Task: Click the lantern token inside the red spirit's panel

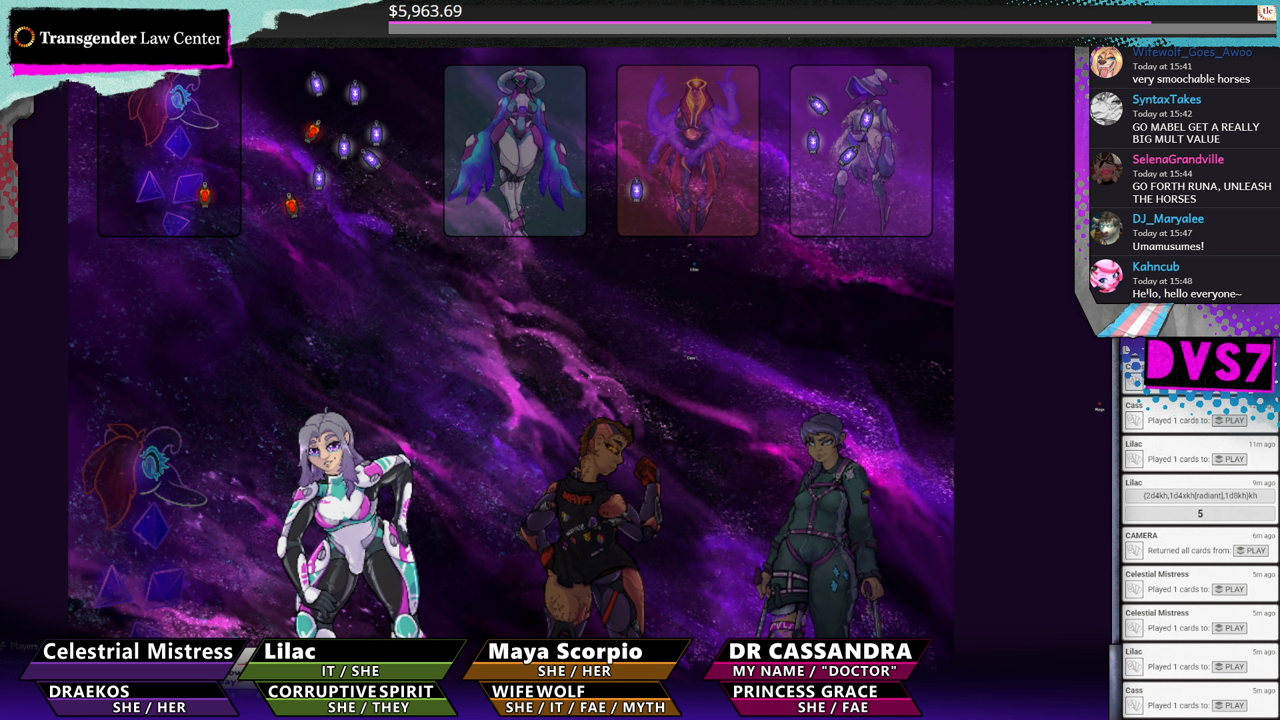Action: click(x=636, y=187)
